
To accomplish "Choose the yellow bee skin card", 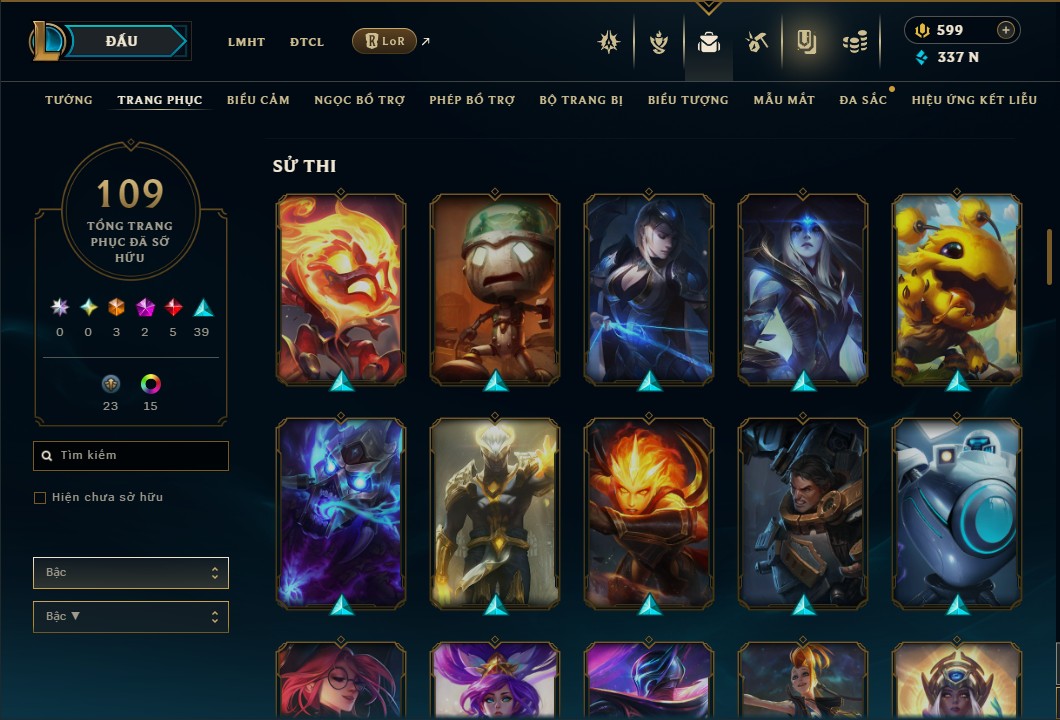I will (957, 289).
